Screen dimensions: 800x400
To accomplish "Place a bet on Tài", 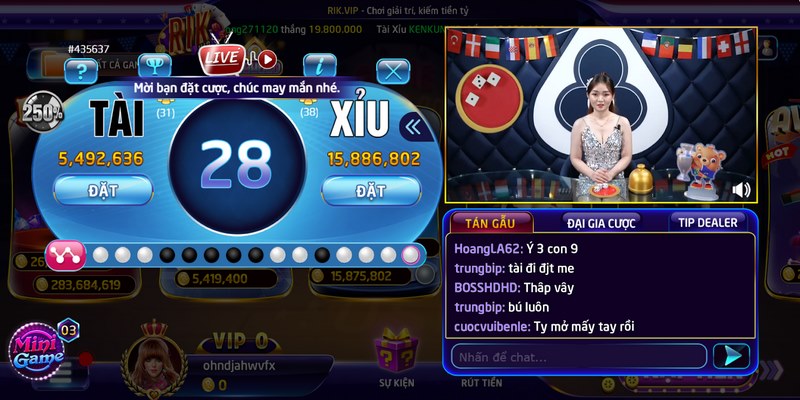I will [103, 189].
